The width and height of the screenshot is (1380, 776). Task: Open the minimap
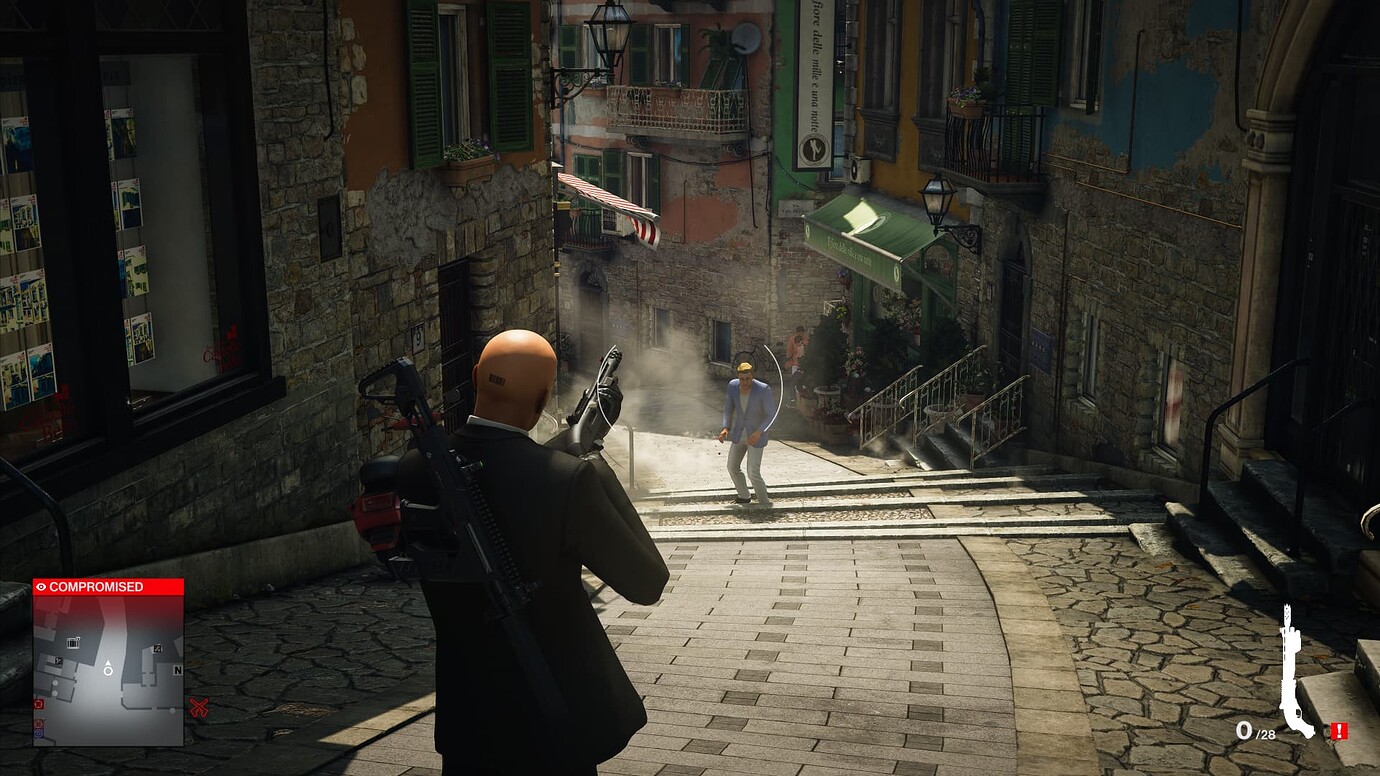click(x=108, y=670)
